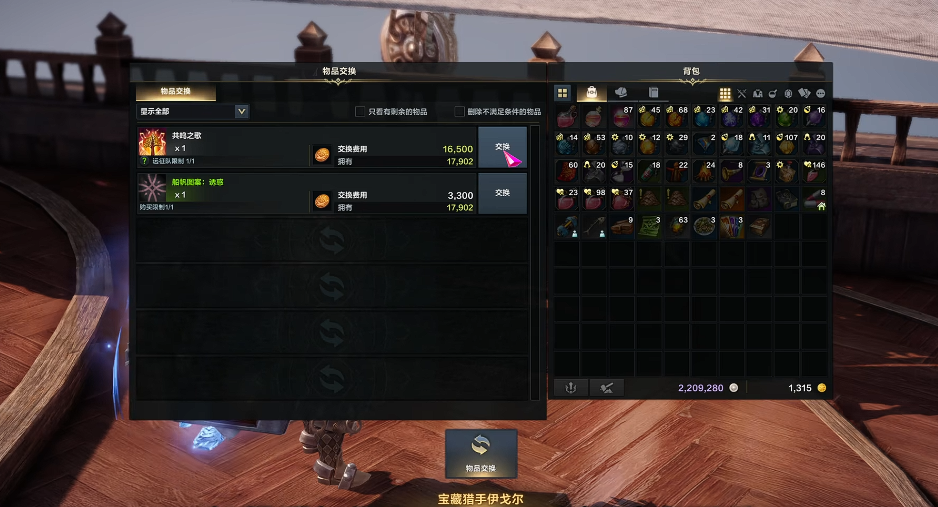Select the green map item in inventory
The width and height of the screenshot is (938, 507).
pyautogui.click(x=649, y=226)
